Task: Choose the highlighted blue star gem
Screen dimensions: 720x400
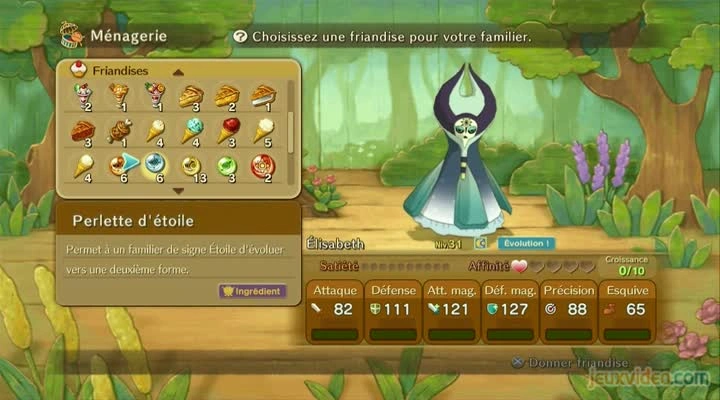Action: pyautogui.click(x=154, y=165)
